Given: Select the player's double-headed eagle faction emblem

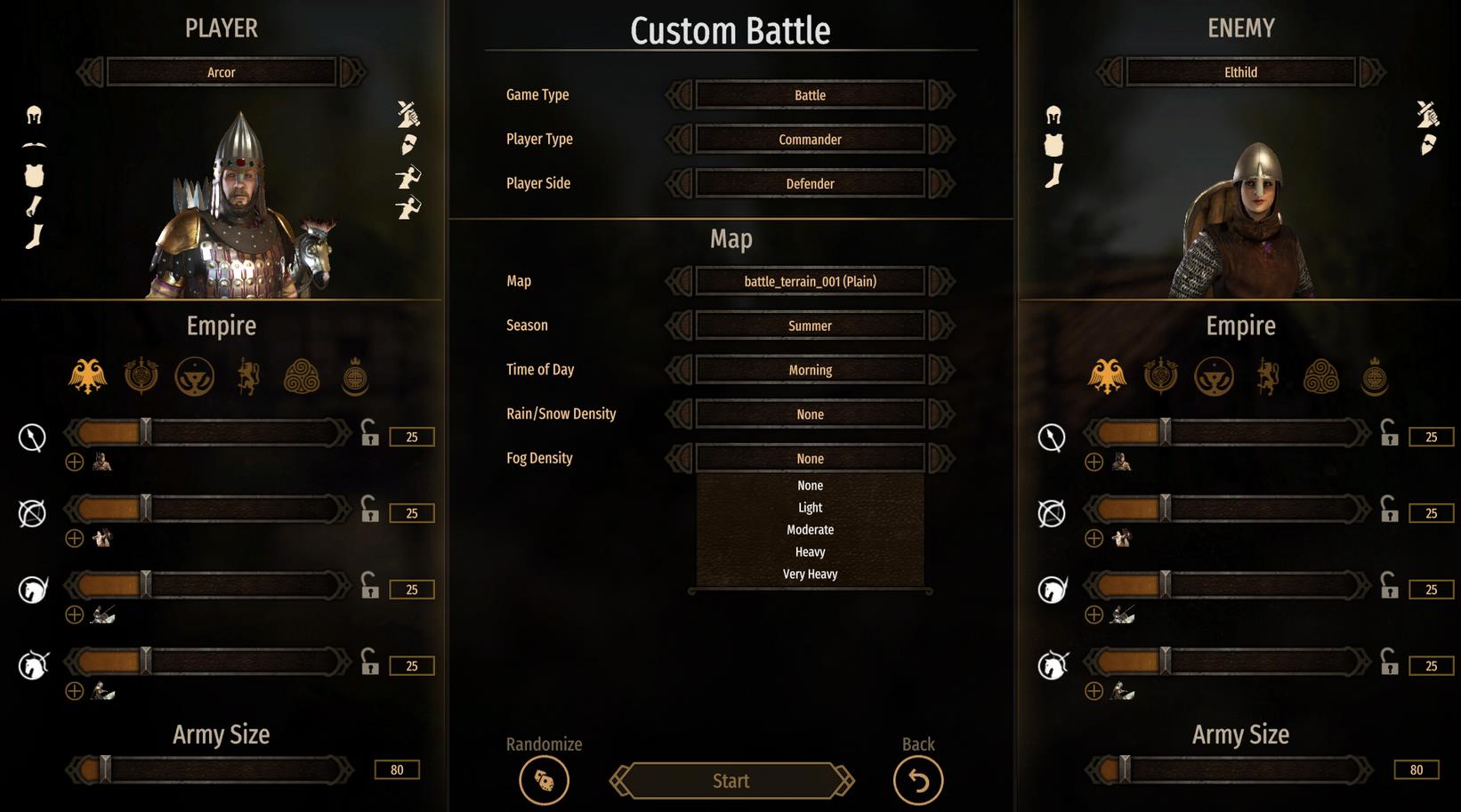Looking at the screenshot, I should (87, 377).
